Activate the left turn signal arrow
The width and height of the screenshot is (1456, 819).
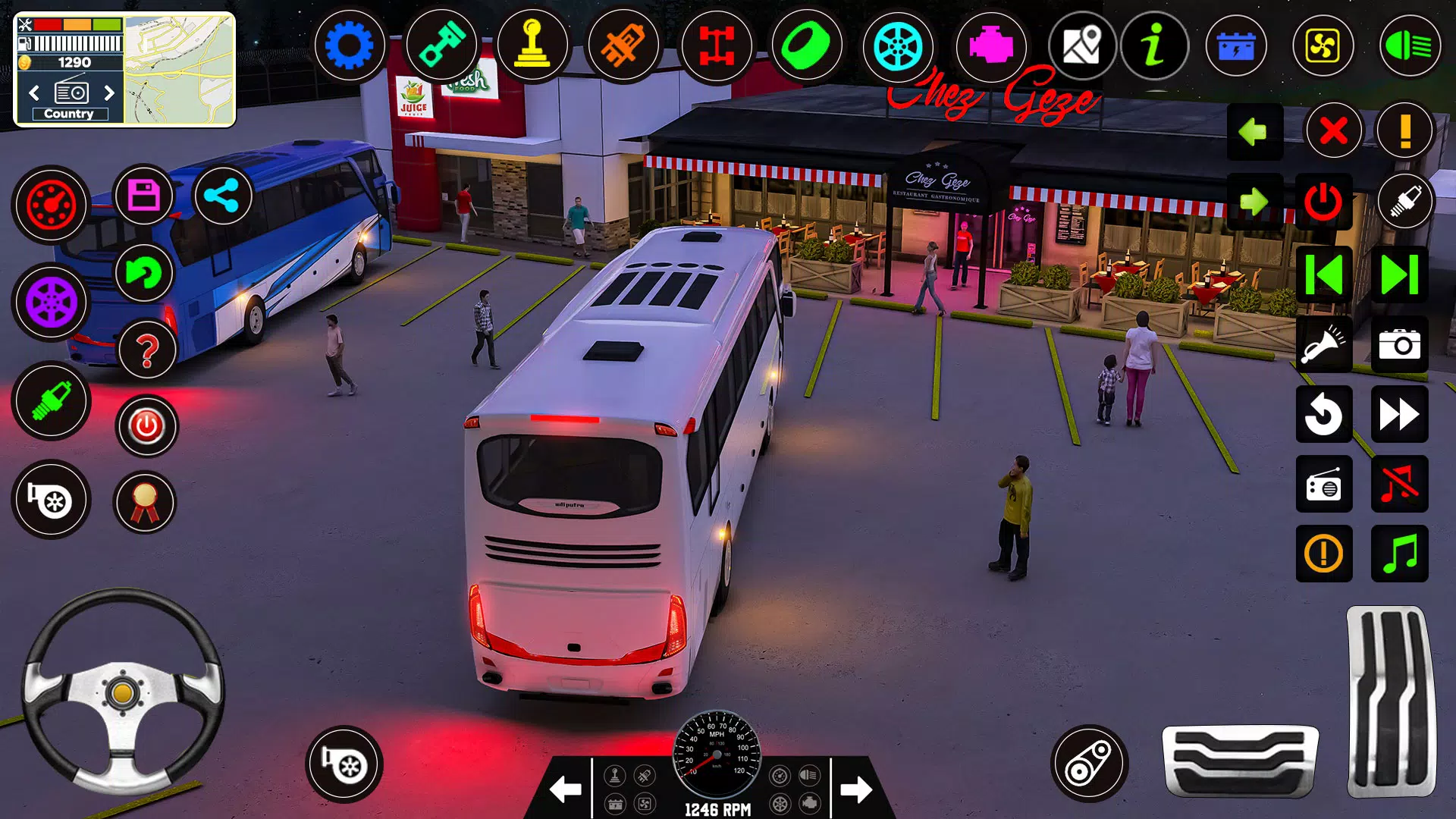tap(1254, 131)
